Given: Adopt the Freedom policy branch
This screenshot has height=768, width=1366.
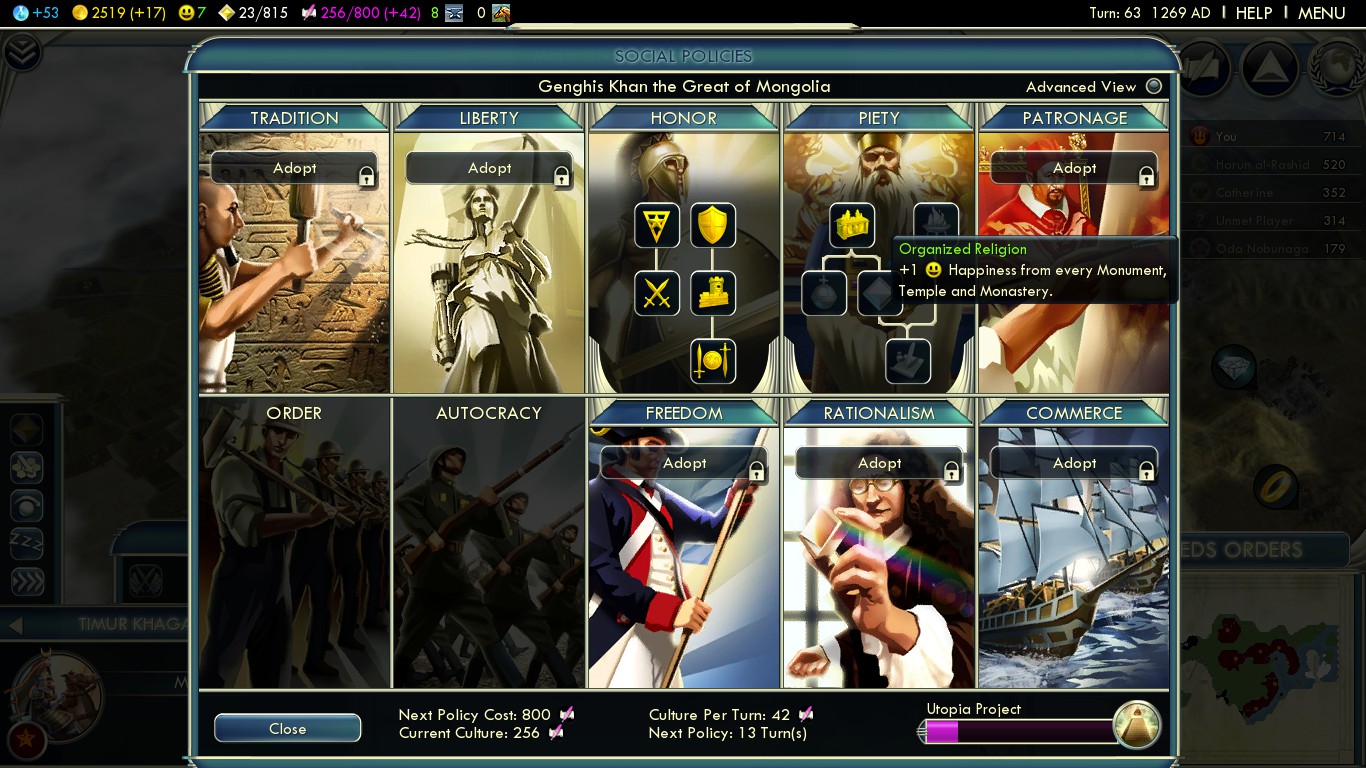Looking at the screenshot, I should [x=684, y=463].
